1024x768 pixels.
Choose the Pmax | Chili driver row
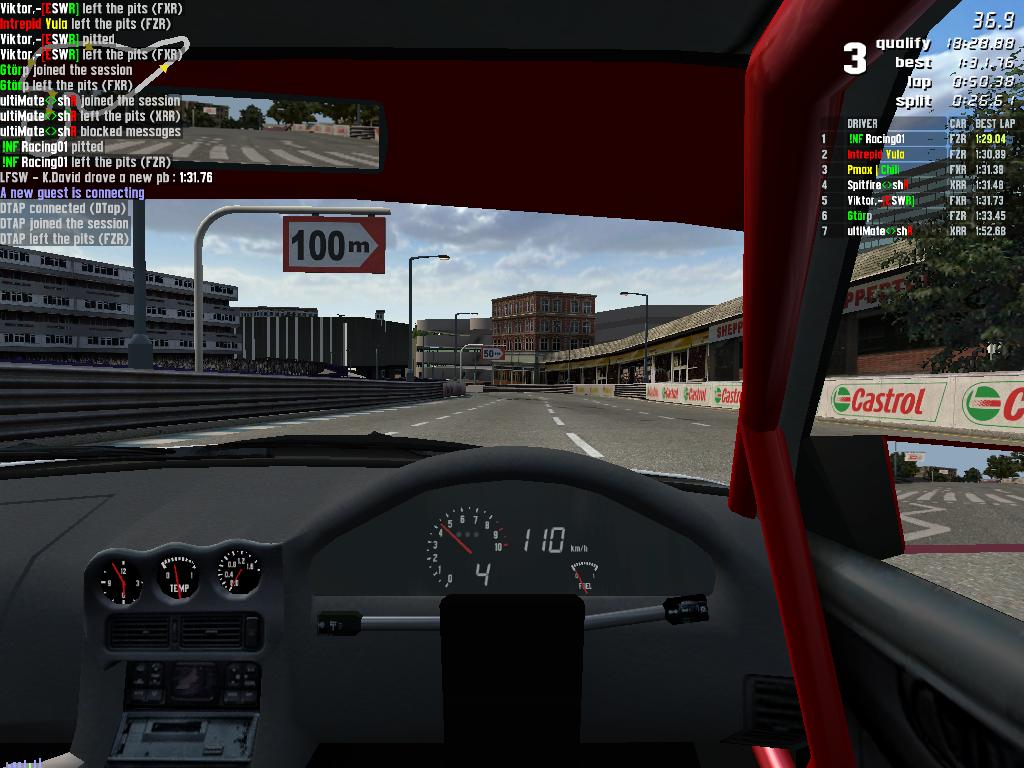(x=873, y=170)
